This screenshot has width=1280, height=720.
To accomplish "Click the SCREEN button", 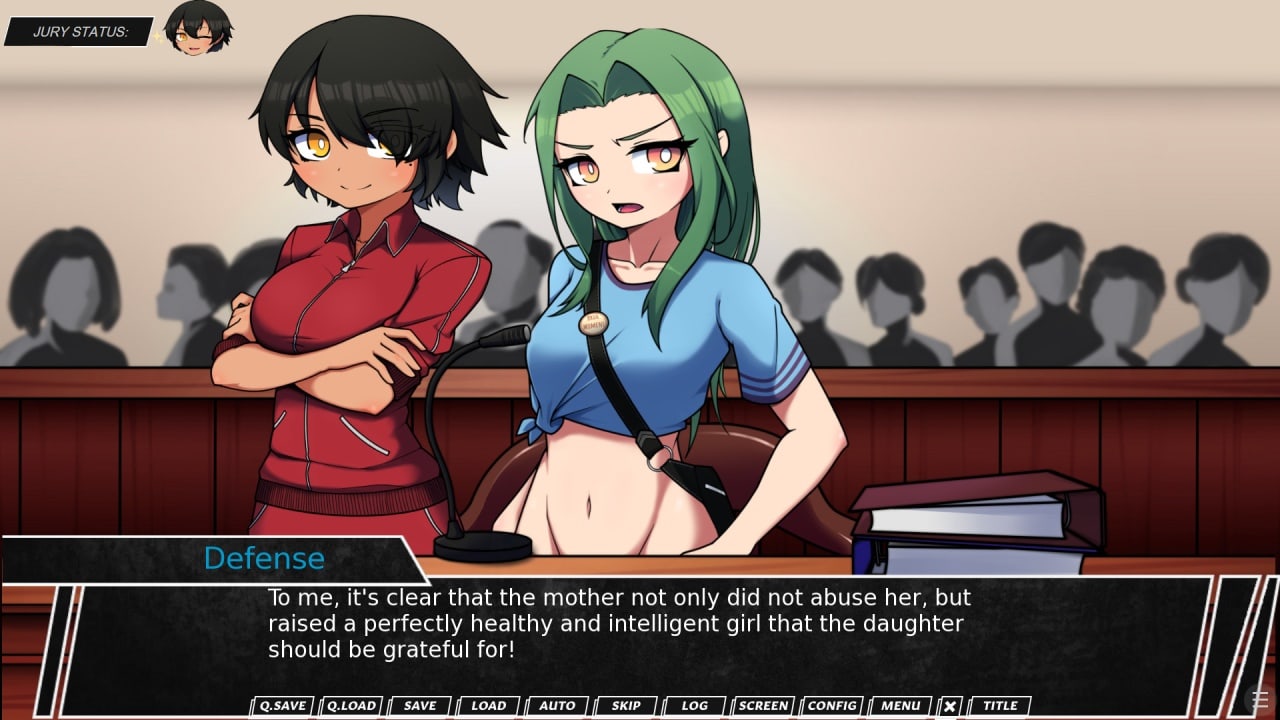I will click(763, 706).
